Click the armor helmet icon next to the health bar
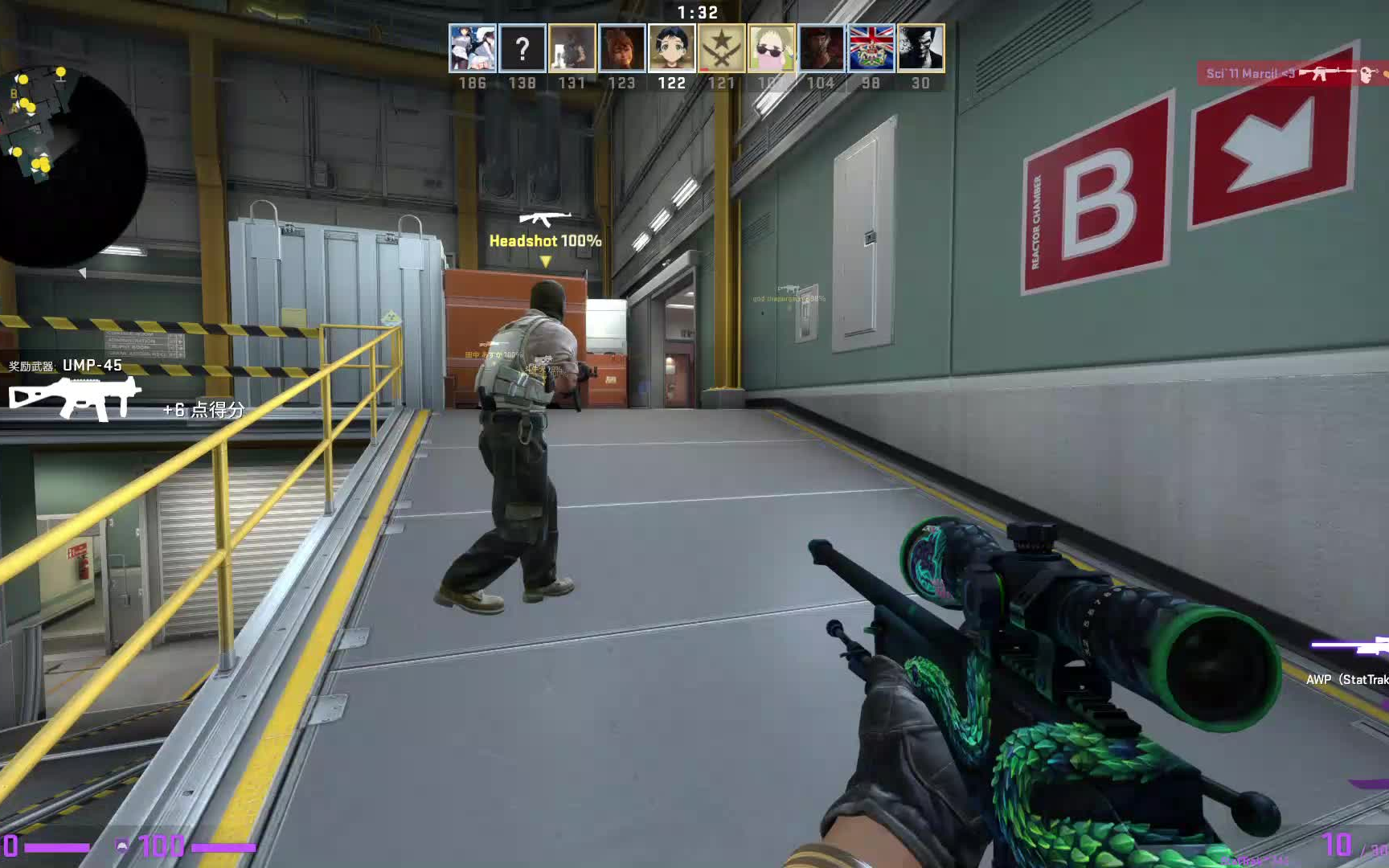The image size is (1389, 868). [121, 844]
